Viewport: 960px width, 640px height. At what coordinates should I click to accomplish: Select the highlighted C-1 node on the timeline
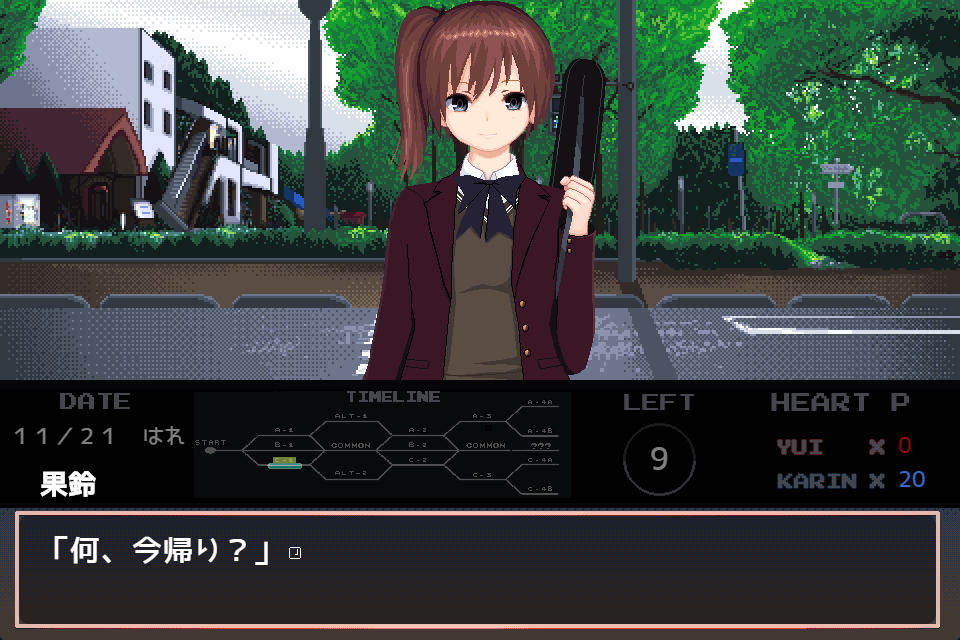[284, 461]
